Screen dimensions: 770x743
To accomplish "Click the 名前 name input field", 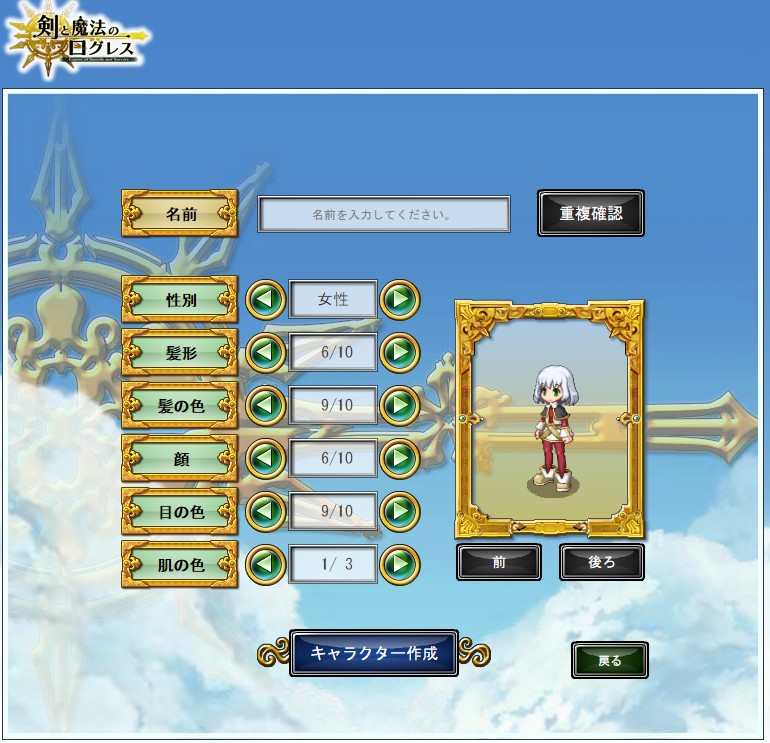I will tap(384, 214).
